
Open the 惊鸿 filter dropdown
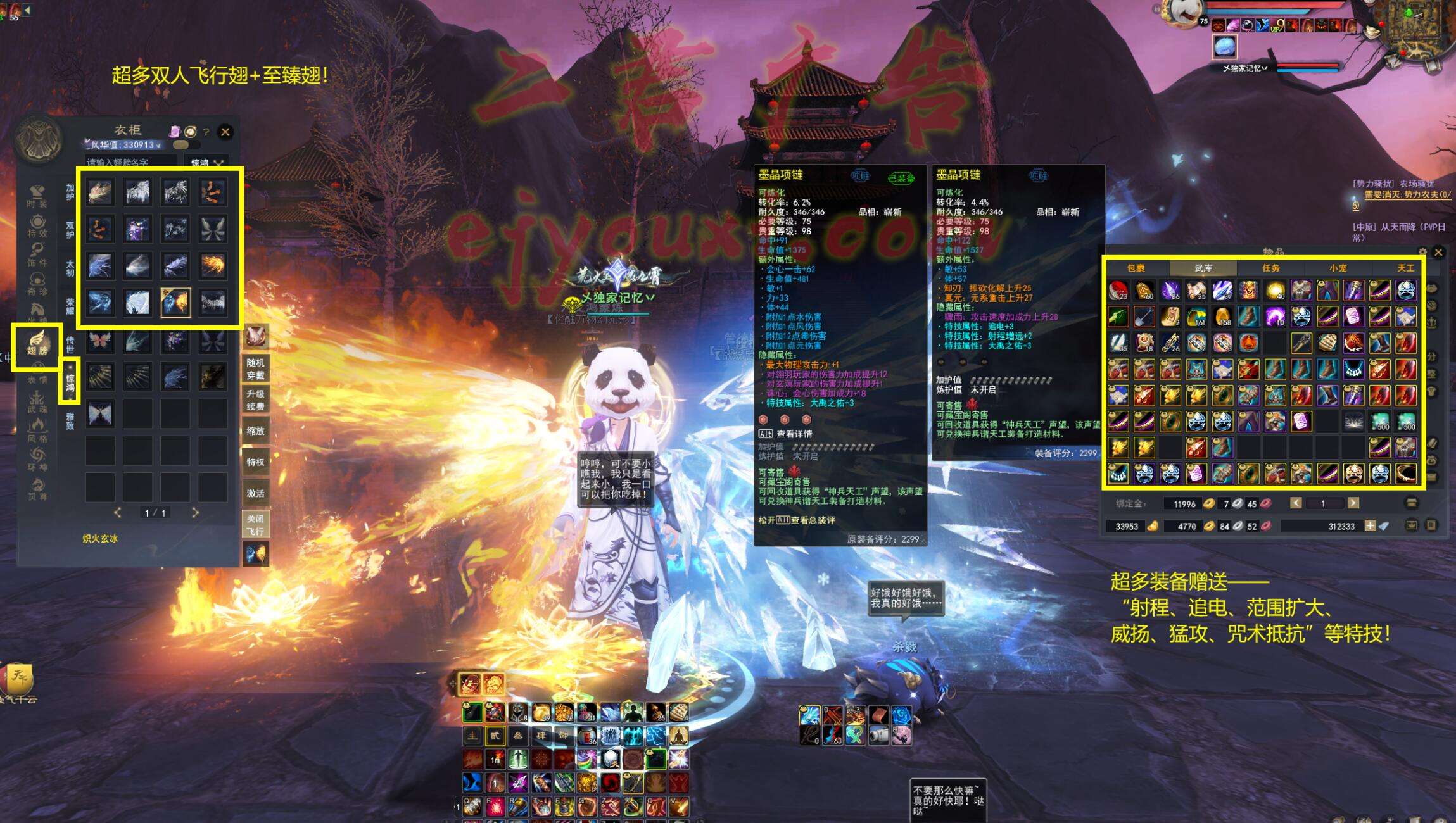[x=207, y=162]
